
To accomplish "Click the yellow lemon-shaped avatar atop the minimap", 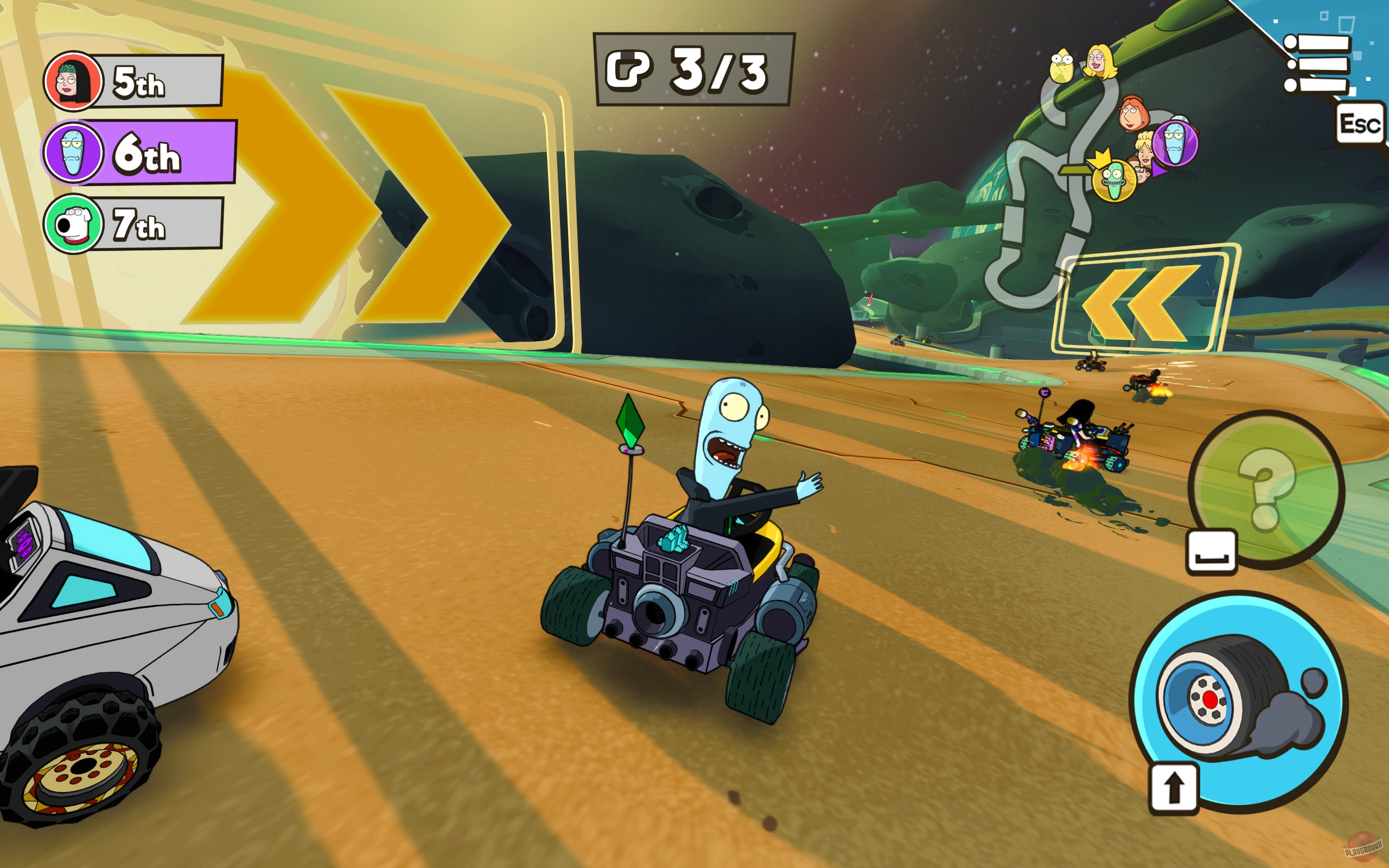I will pyautogui.click(x=1062, y=66).
